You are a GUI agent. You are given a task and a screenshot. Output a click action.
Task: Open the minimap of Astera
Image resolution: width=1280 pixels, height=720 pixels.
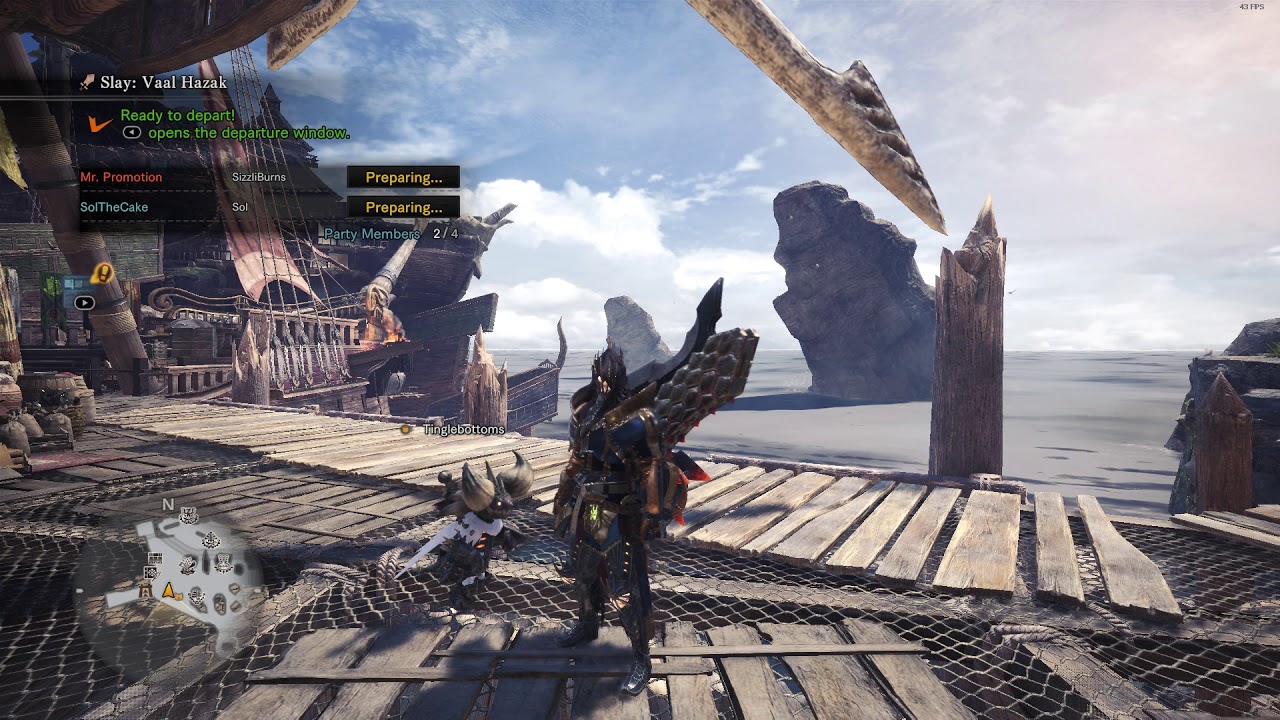click(190, 570)
